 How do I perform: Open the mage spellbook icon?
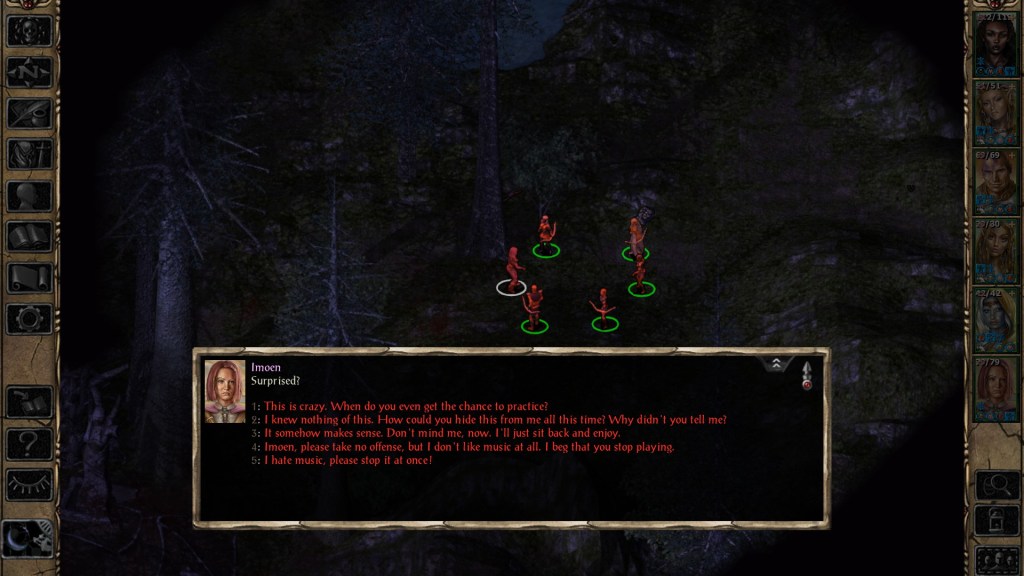pos(29,237)
